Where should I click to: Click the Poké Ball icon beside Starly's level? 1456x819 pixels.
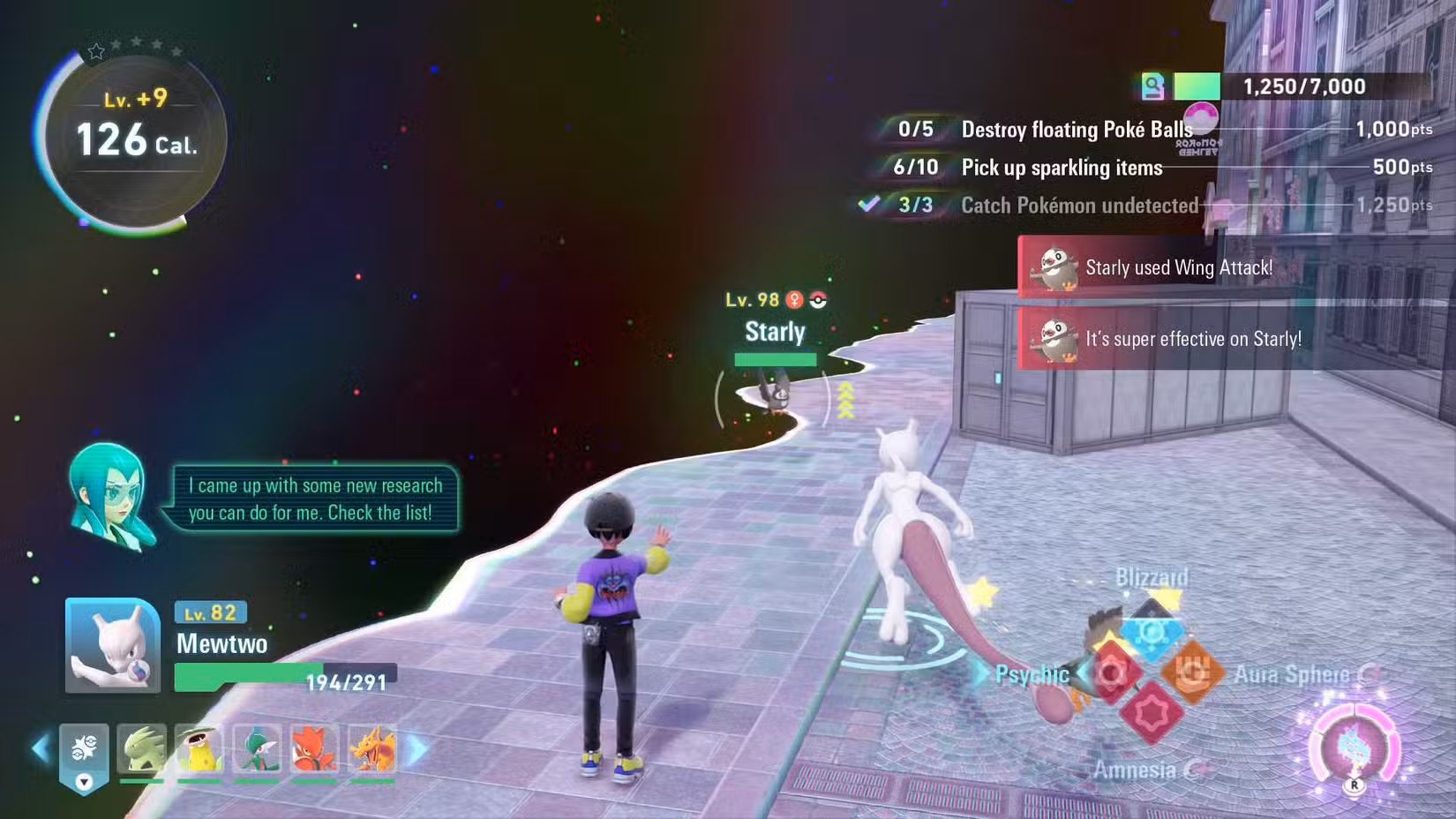(x=818, y=300)
